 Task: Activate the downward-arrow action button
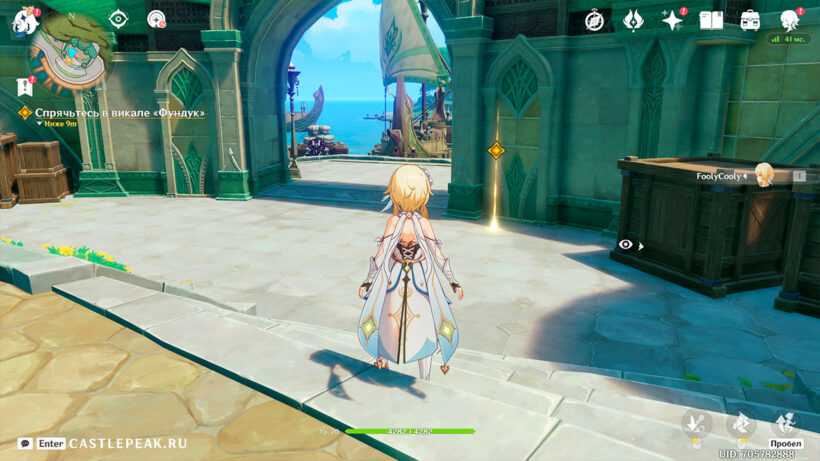pos(695,424)
